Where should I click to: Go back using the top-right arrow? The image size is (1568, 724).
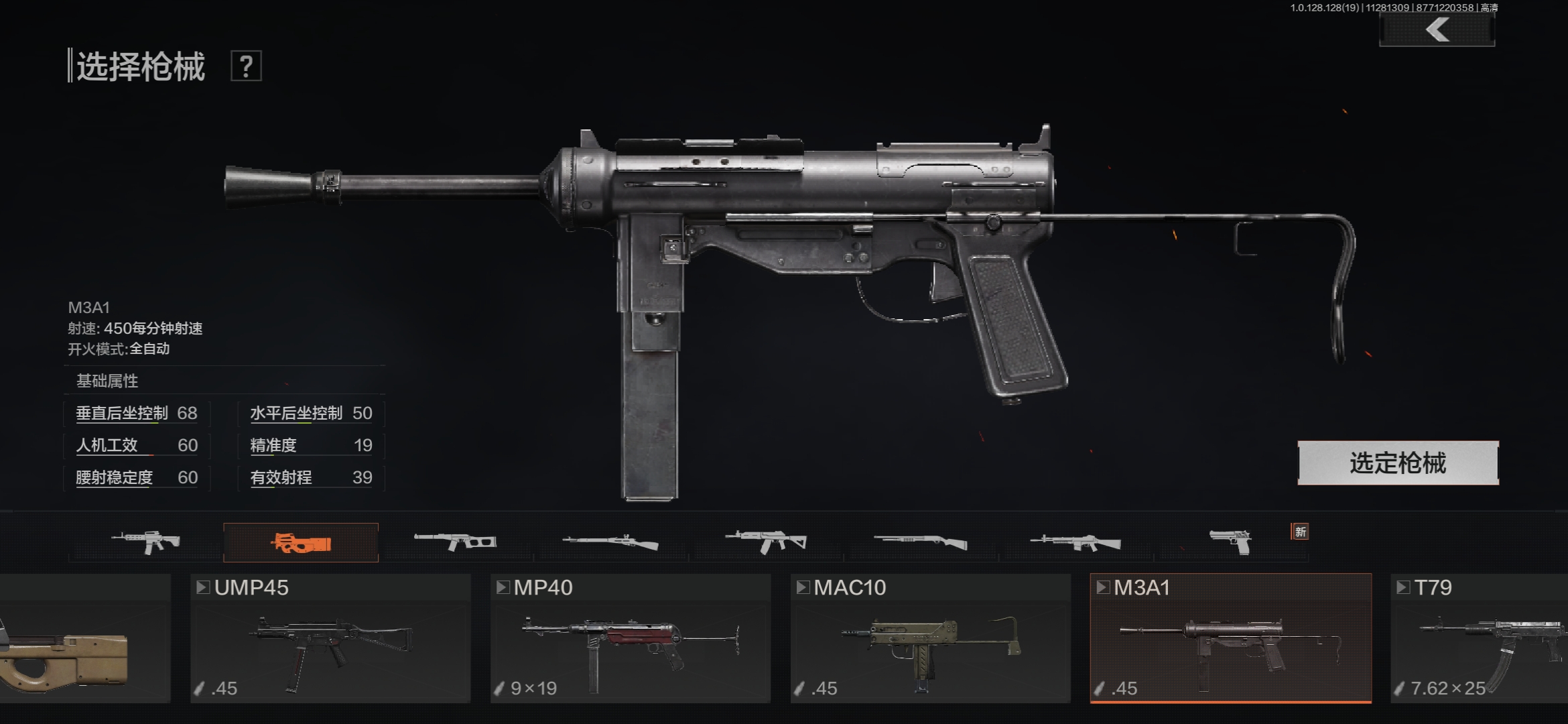pos(1437,30)
